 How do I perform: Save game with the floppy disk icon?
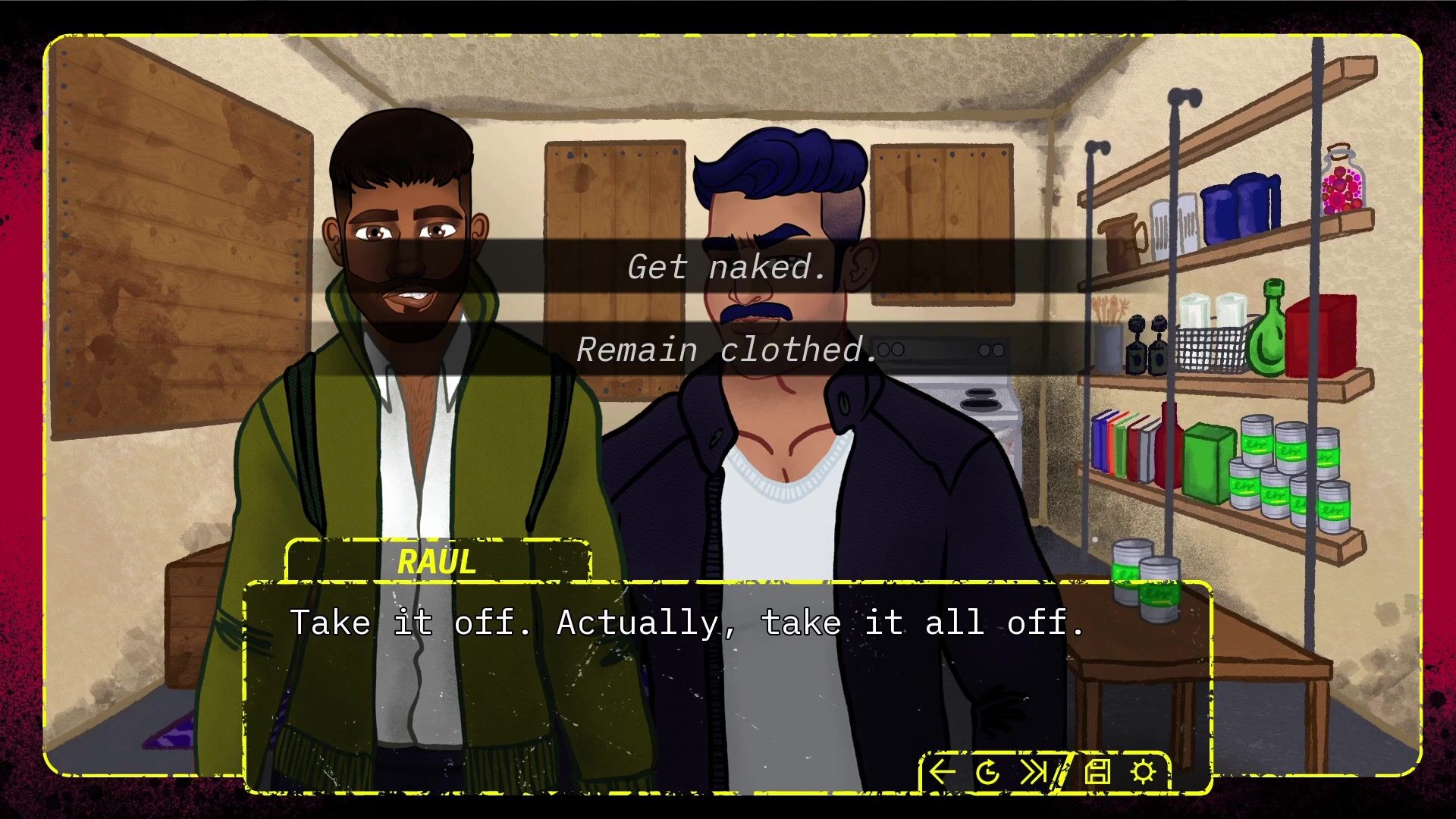pyautogui.click(x=1097, y=772)
